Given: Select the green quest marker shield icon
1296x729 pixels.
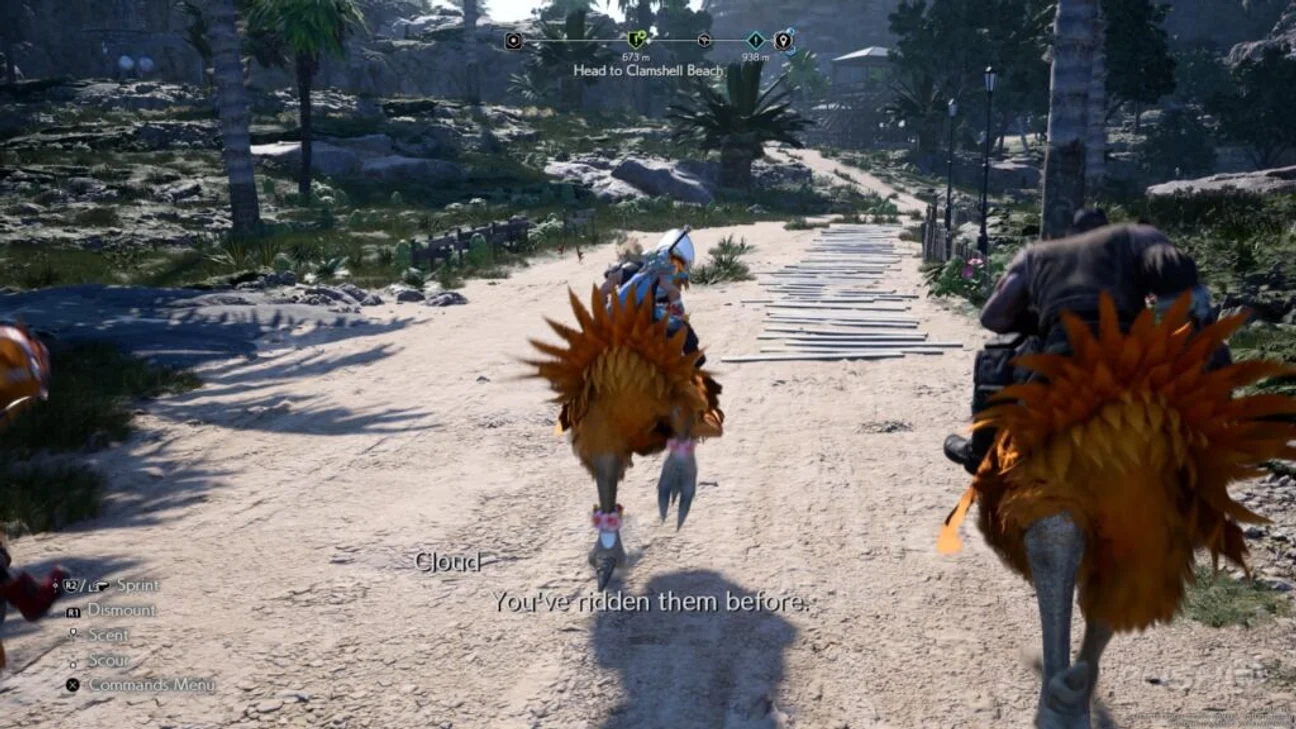Looking at the screenshot, I should [x=636, y=38].
